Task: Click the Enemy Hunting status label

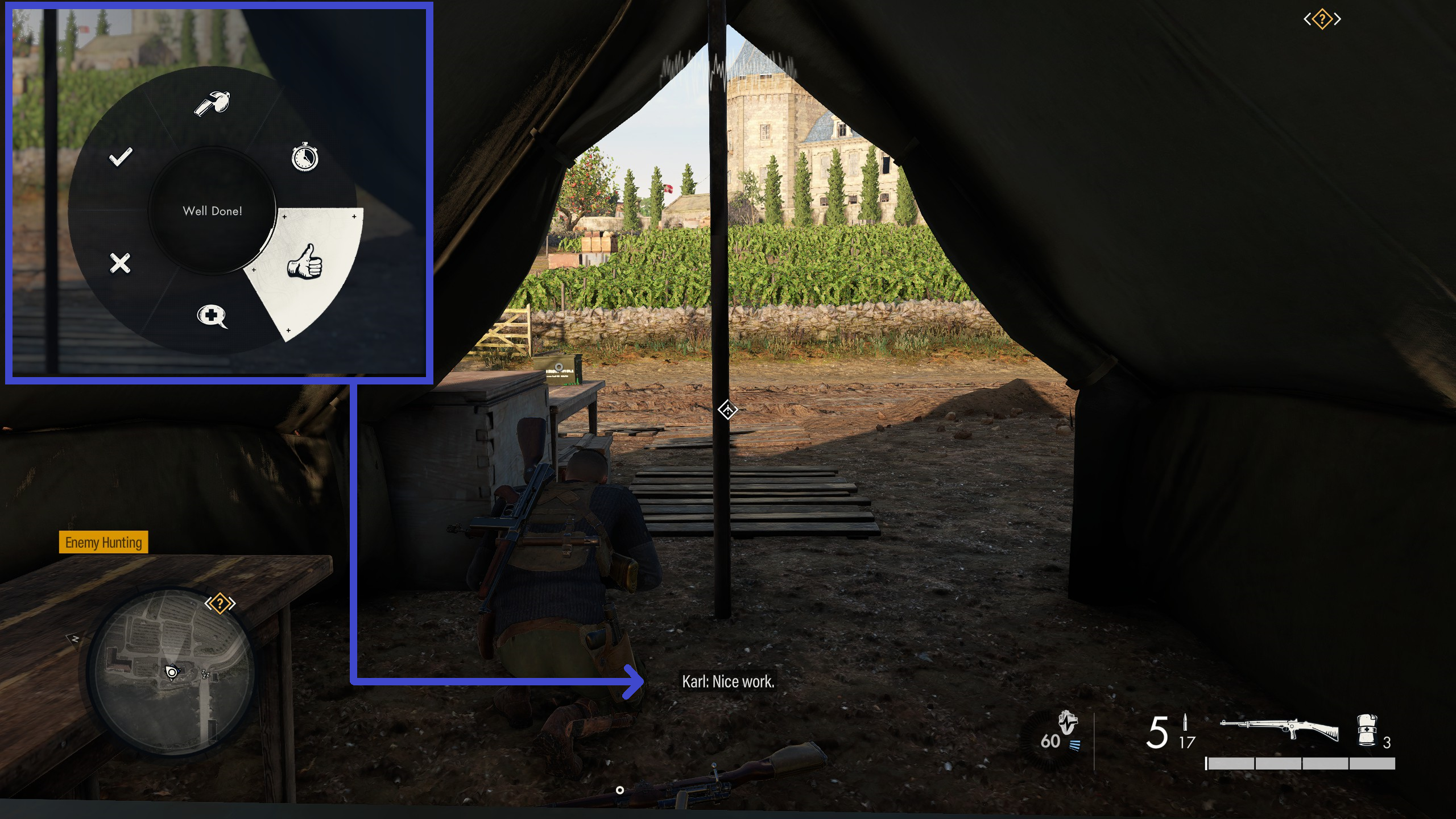Action: click(x=104, y=543)
